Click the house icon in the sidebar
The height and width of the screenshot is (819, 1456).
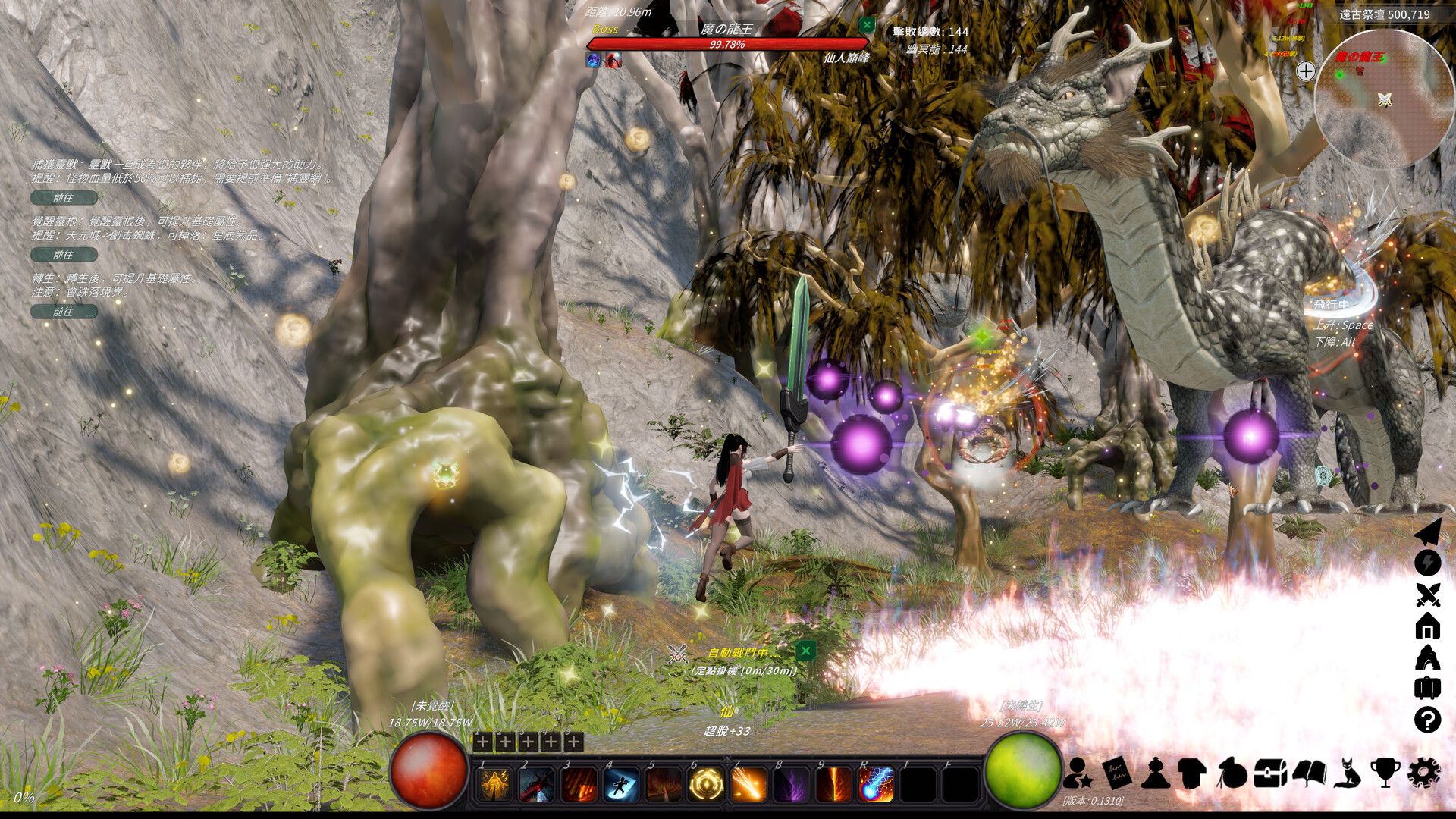click(1427, 626)
